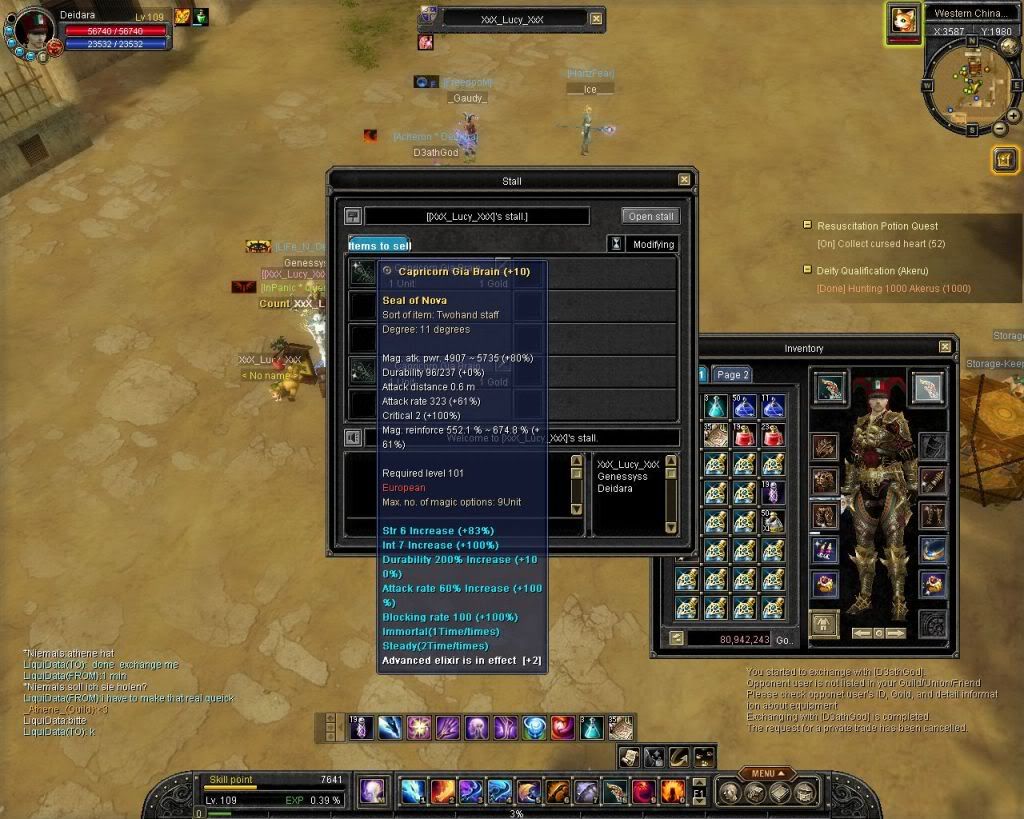Select the Deity Qualification (Akeru) quest entry
1024x819 pixels.
872,271
